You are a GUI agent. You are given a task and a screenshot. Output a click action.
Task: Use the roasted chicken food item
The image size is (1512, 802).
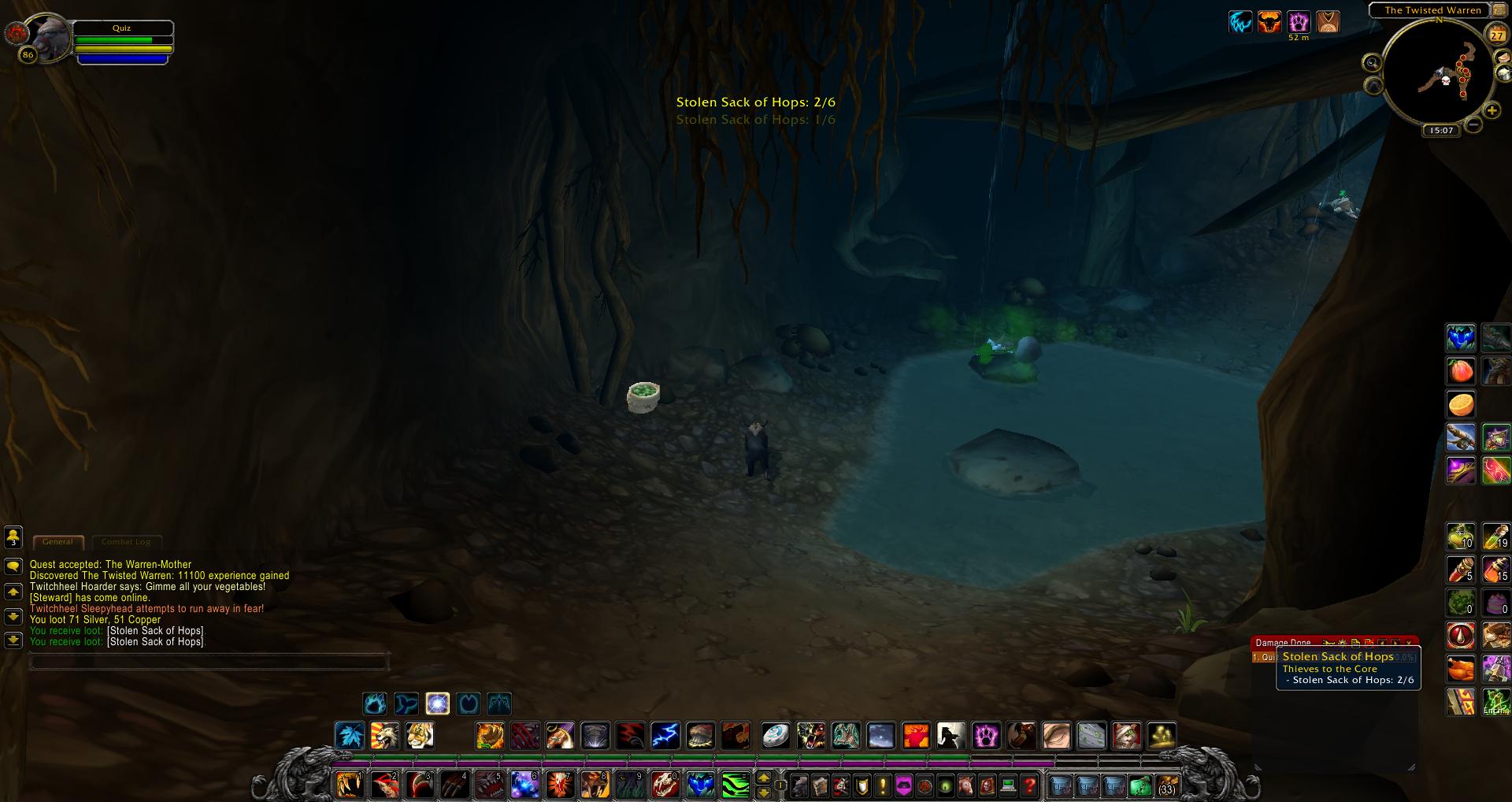1461,669
